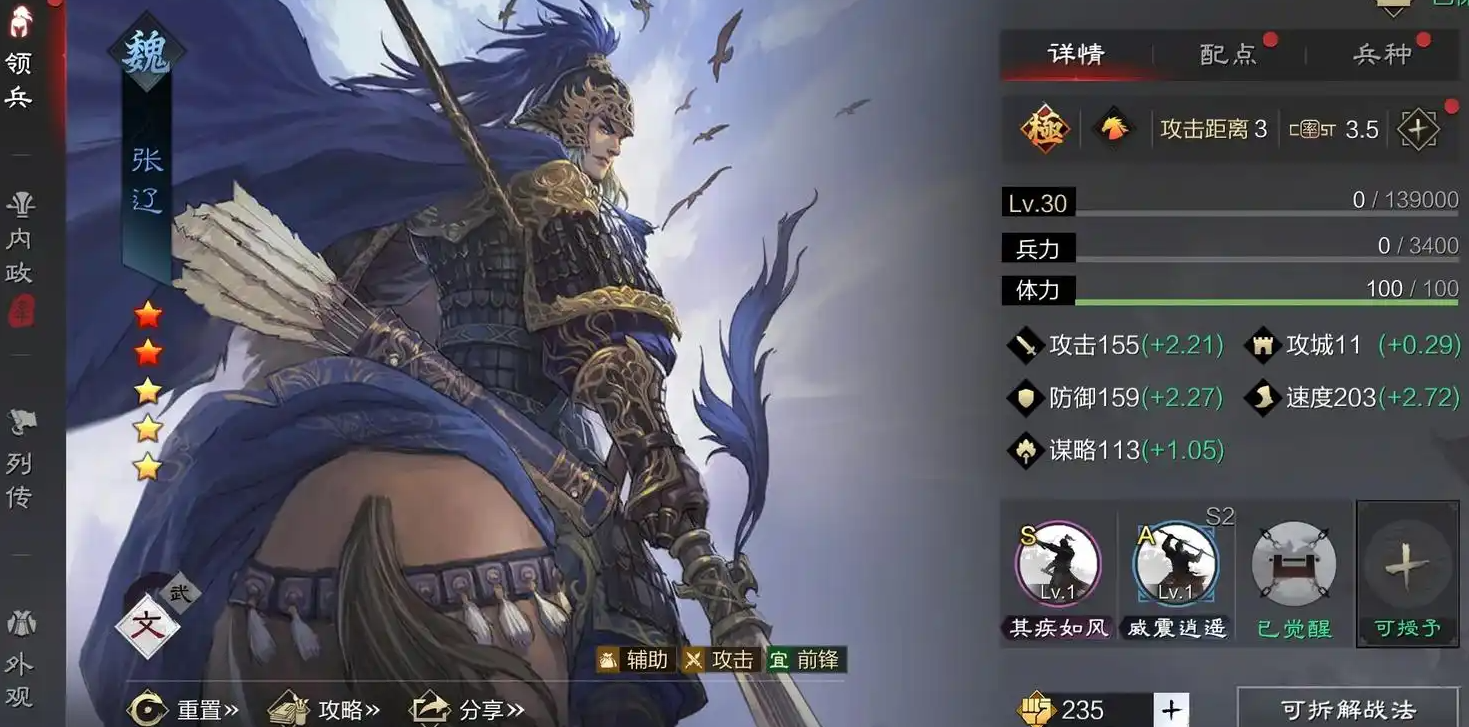
Task: Switch to the 兵种 tab
Action: coord(1384,54)
